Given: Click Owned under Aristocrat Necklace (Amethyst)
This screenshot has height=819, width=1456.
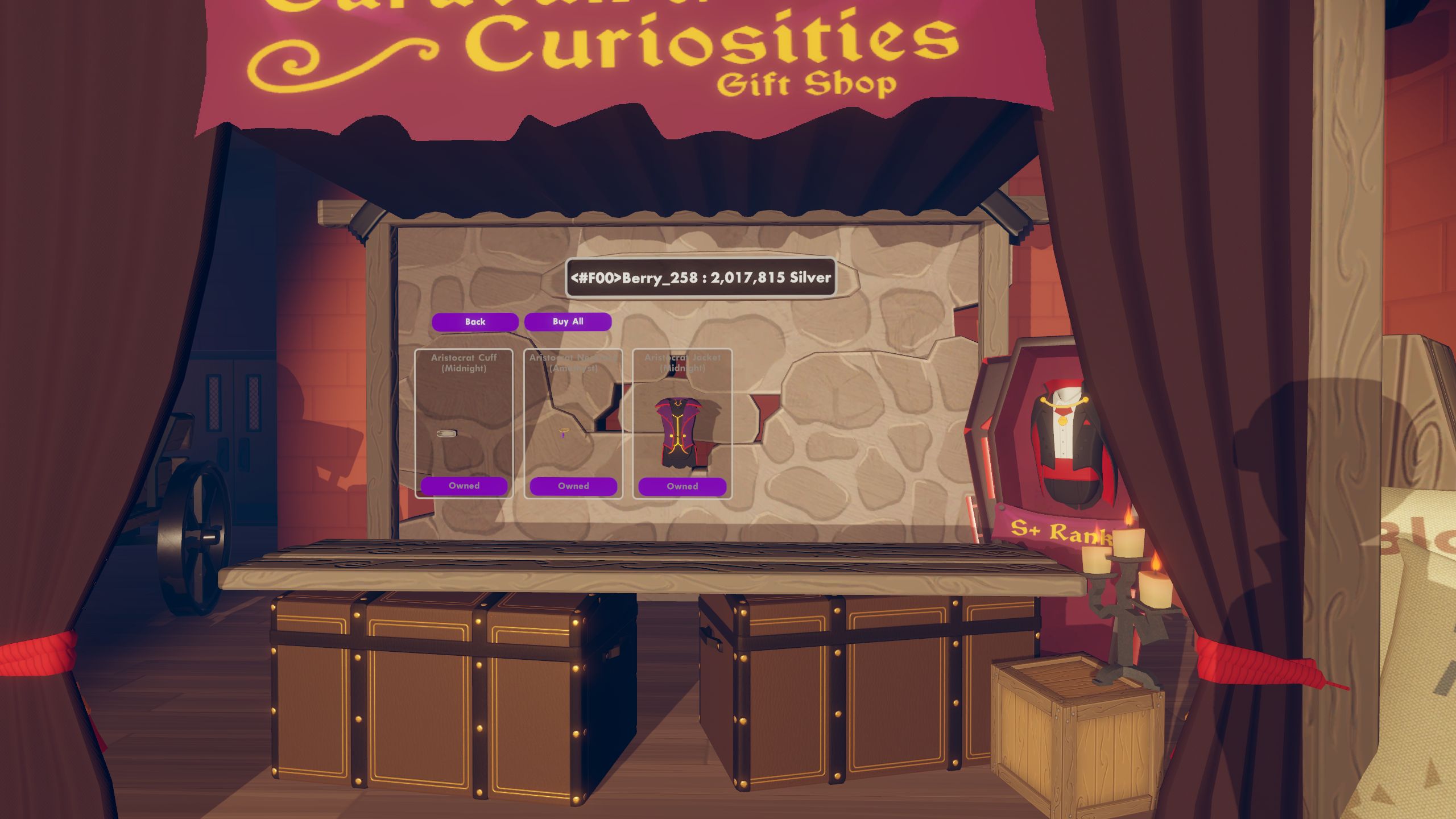Looking at the screenshot, I should [x=573, y=486].
